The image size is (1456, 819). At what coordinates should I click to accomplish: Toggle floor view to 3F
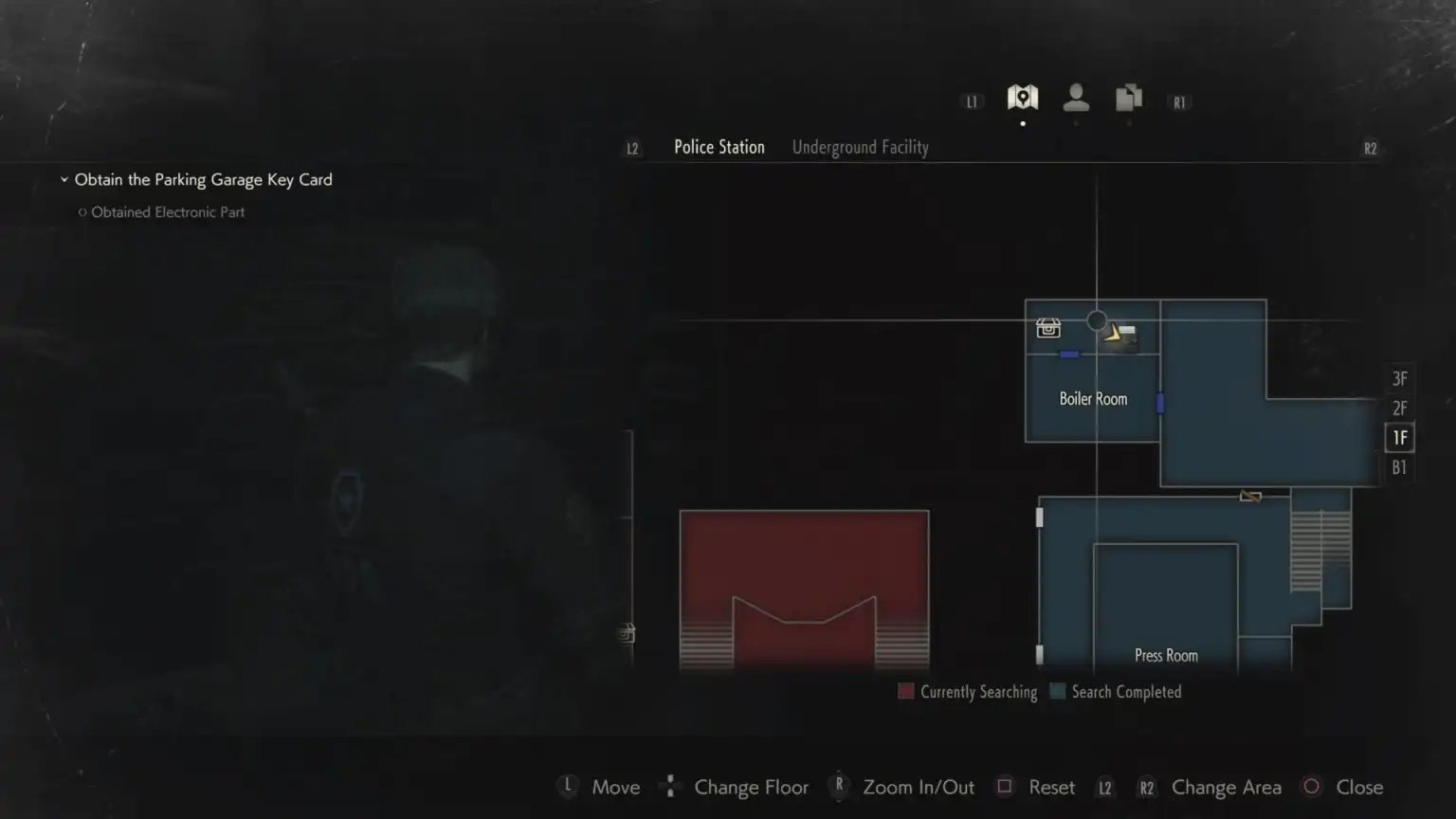[x=1400, y=378]
